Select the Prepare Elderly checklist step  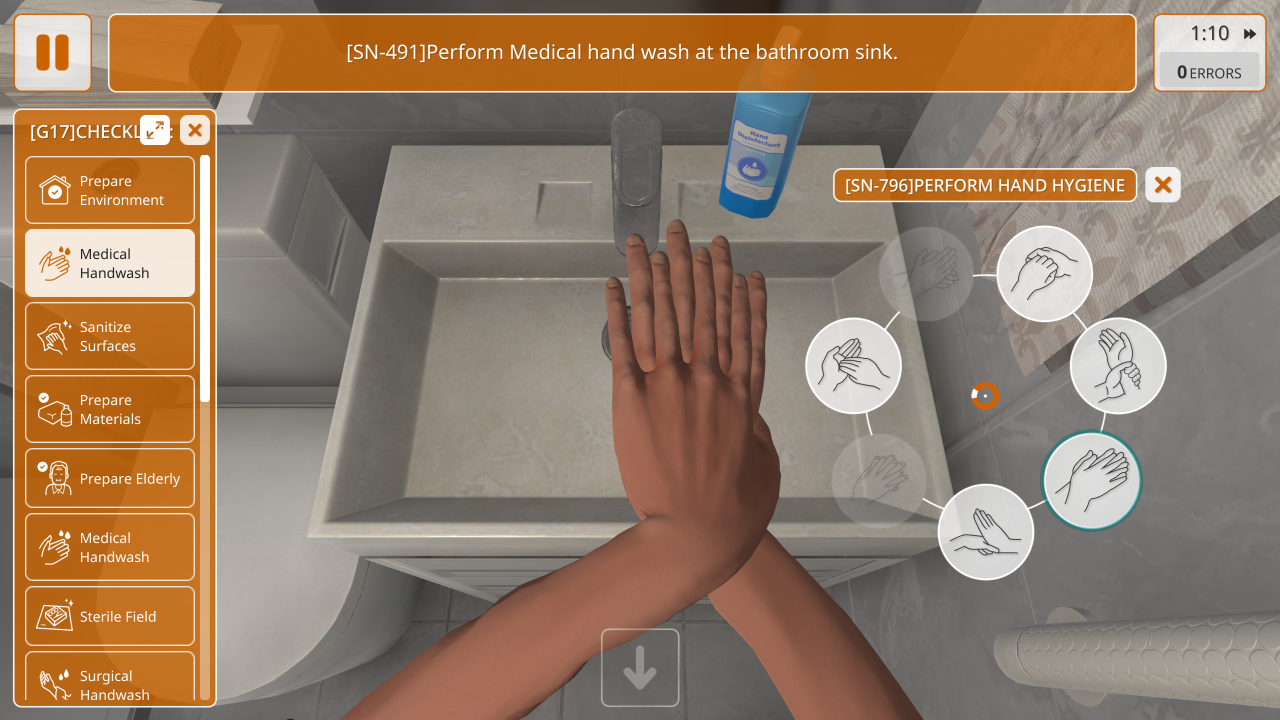(110, 478)
